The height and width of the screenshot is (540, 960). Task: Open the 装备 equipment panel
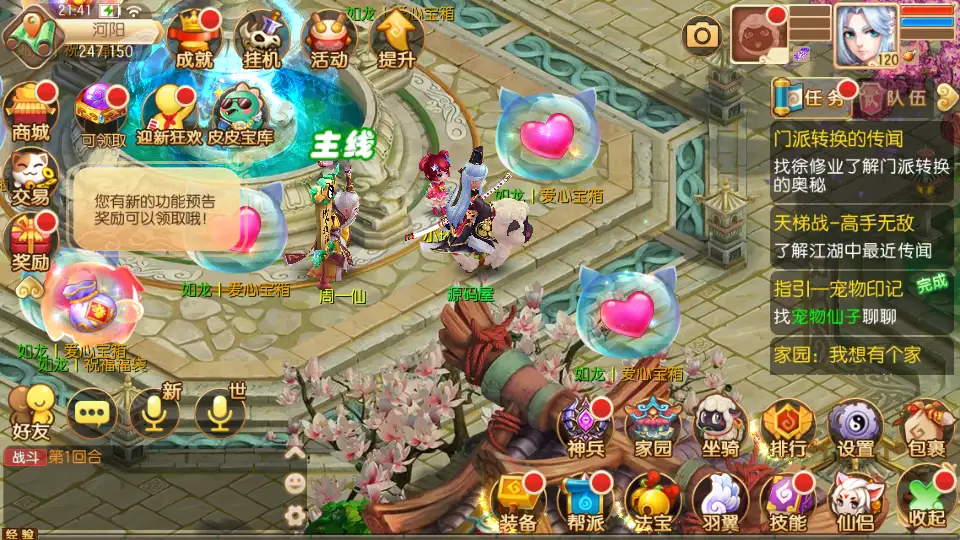pyautogui.click(x=518, y=500)
